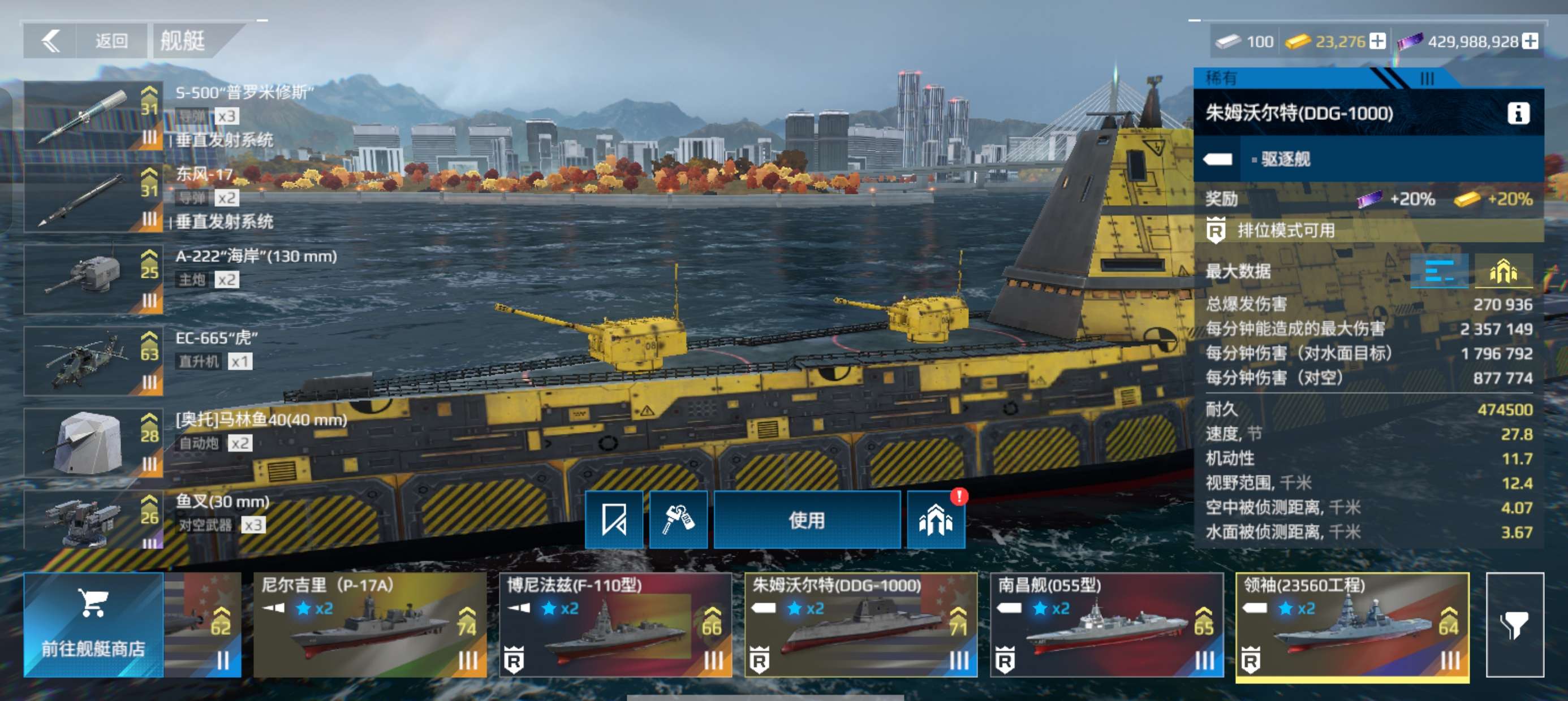Open ship info with the i icon
Screen dimensions: 1568x701
click(1518, 113)
